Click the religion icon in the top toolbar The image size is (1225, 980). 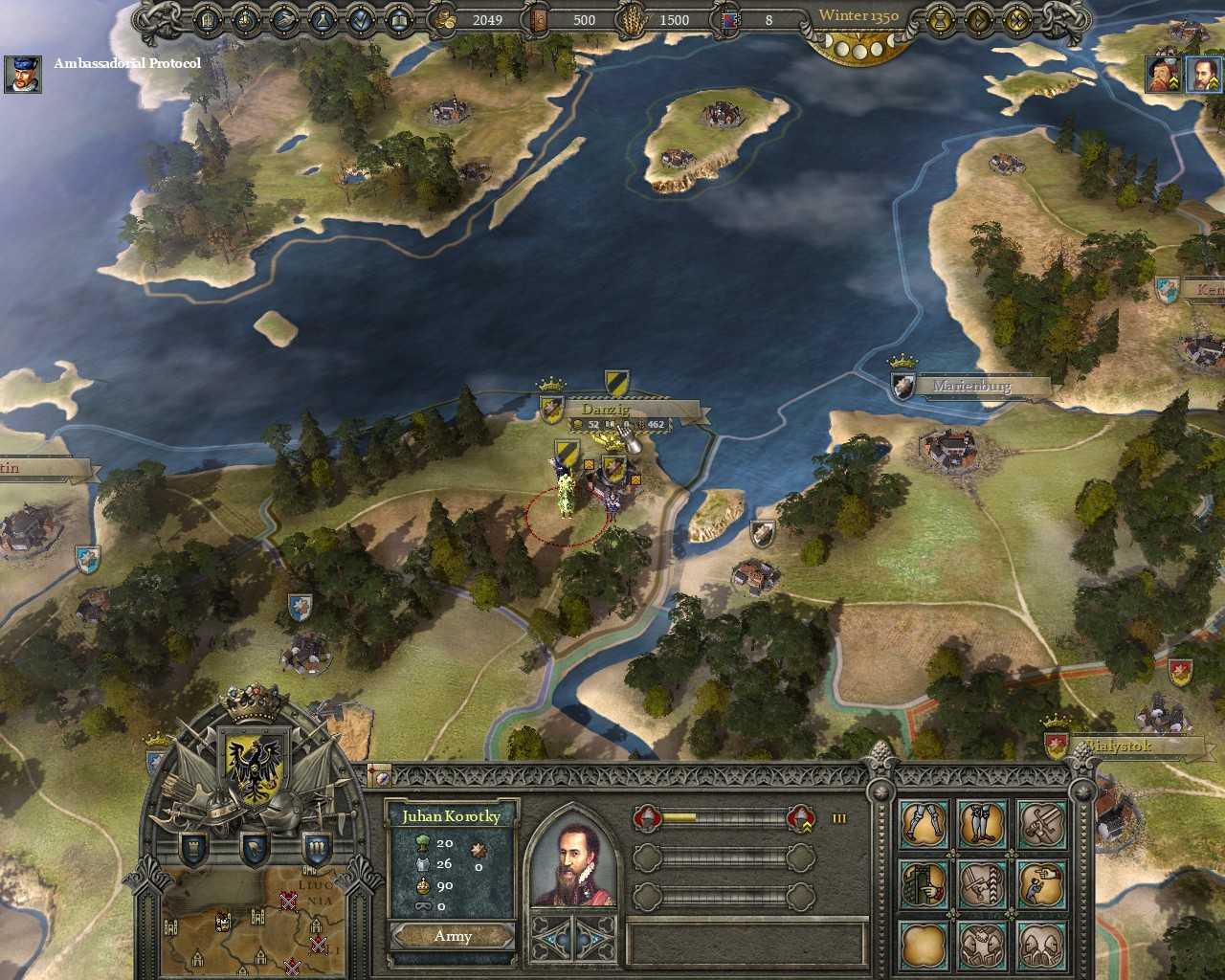[x=246, y=19]
